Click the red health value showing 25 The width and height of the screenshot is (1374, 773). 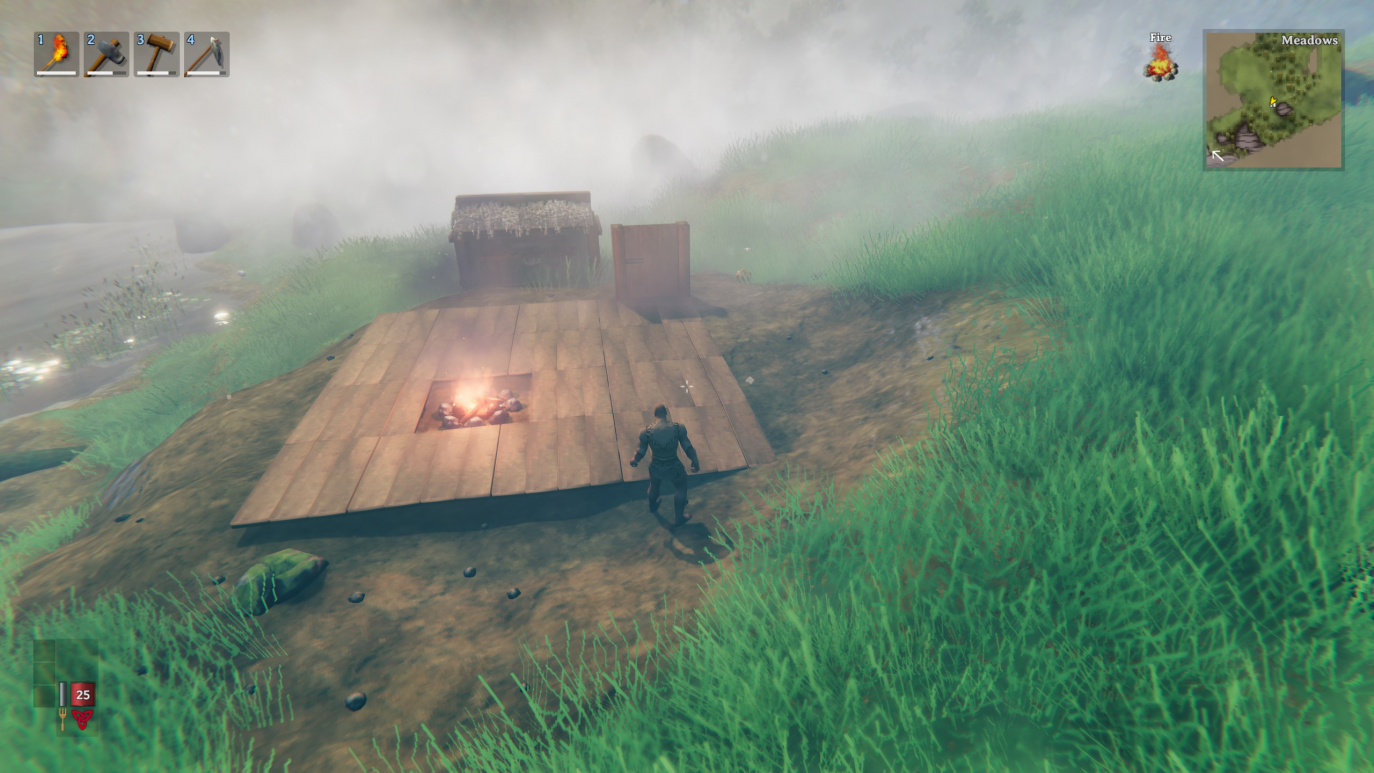[82, 694]
